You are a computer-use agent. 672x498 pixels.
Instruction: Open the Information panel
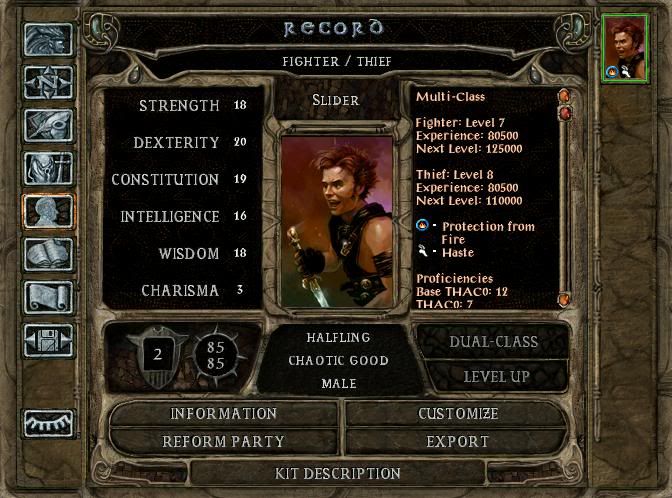pos(224,414)
